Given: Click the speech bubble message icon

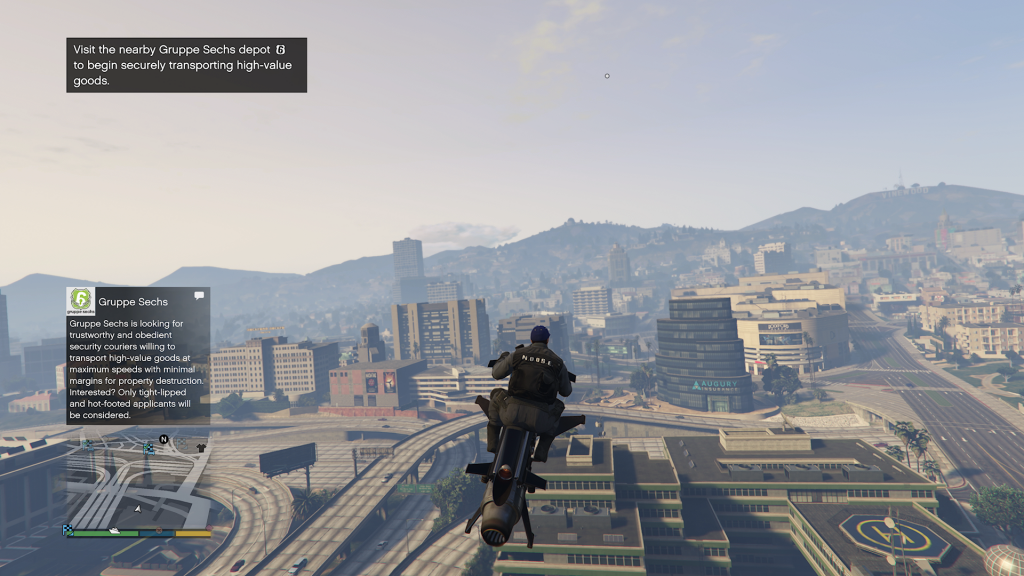Looking at the screenshot, I should pyautogui.click(x=199, y=296).
